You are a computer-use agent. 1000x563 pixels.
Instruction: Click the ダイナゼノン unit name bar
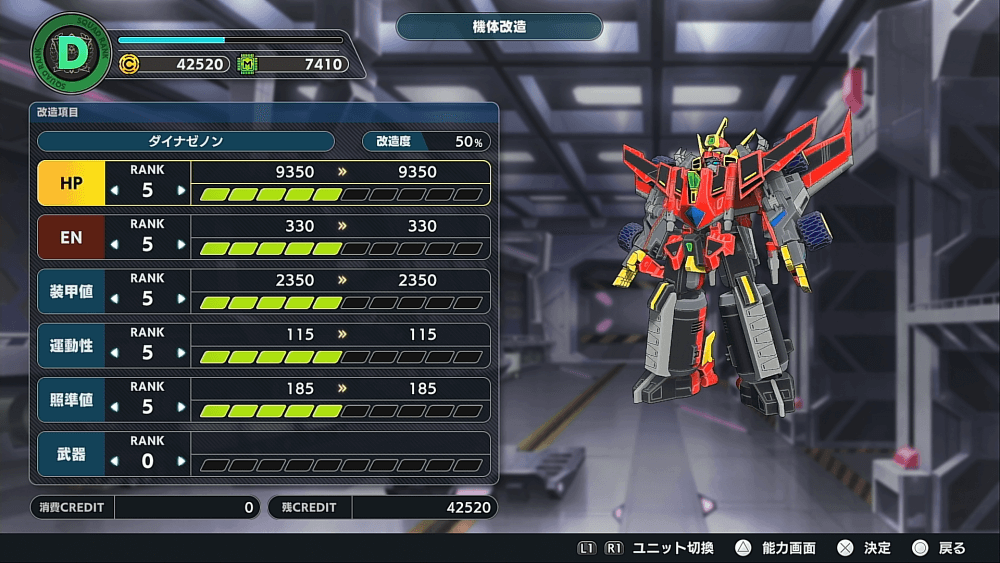185,141
